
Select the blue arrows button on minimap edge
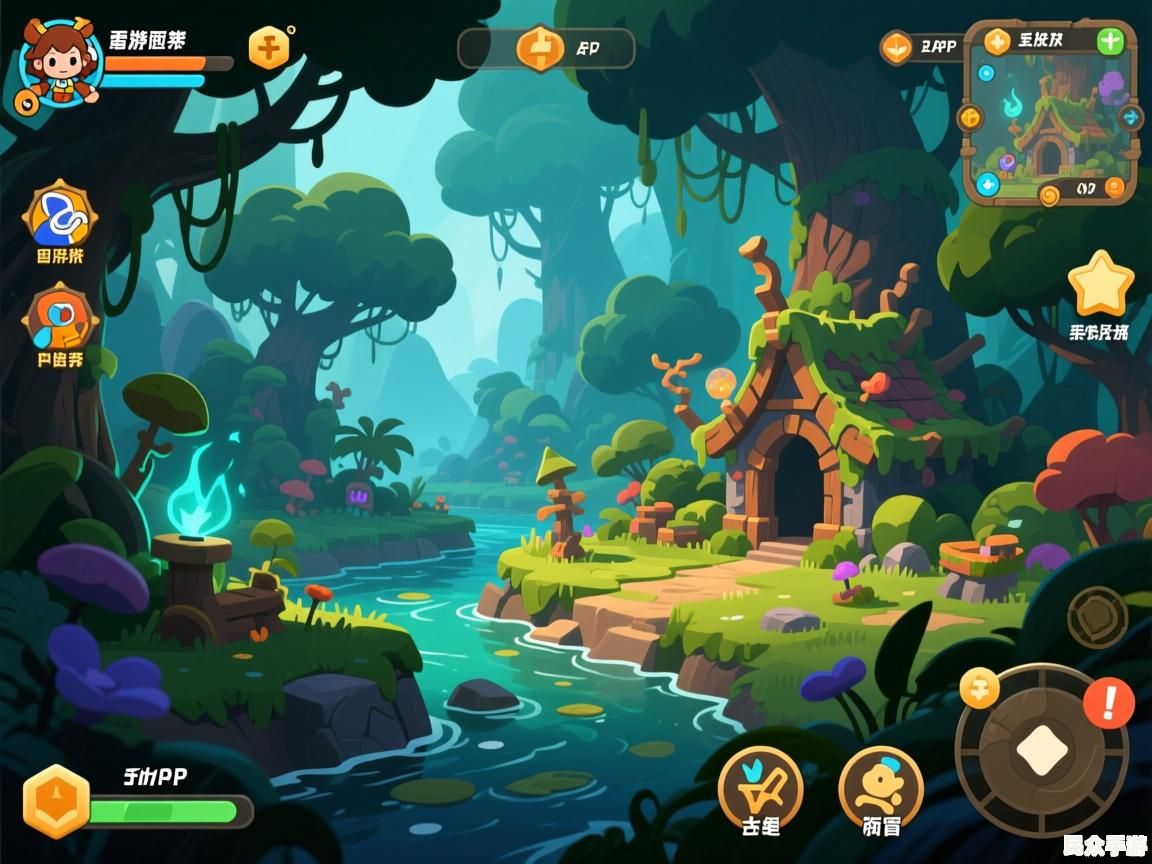pos(1131,117)
